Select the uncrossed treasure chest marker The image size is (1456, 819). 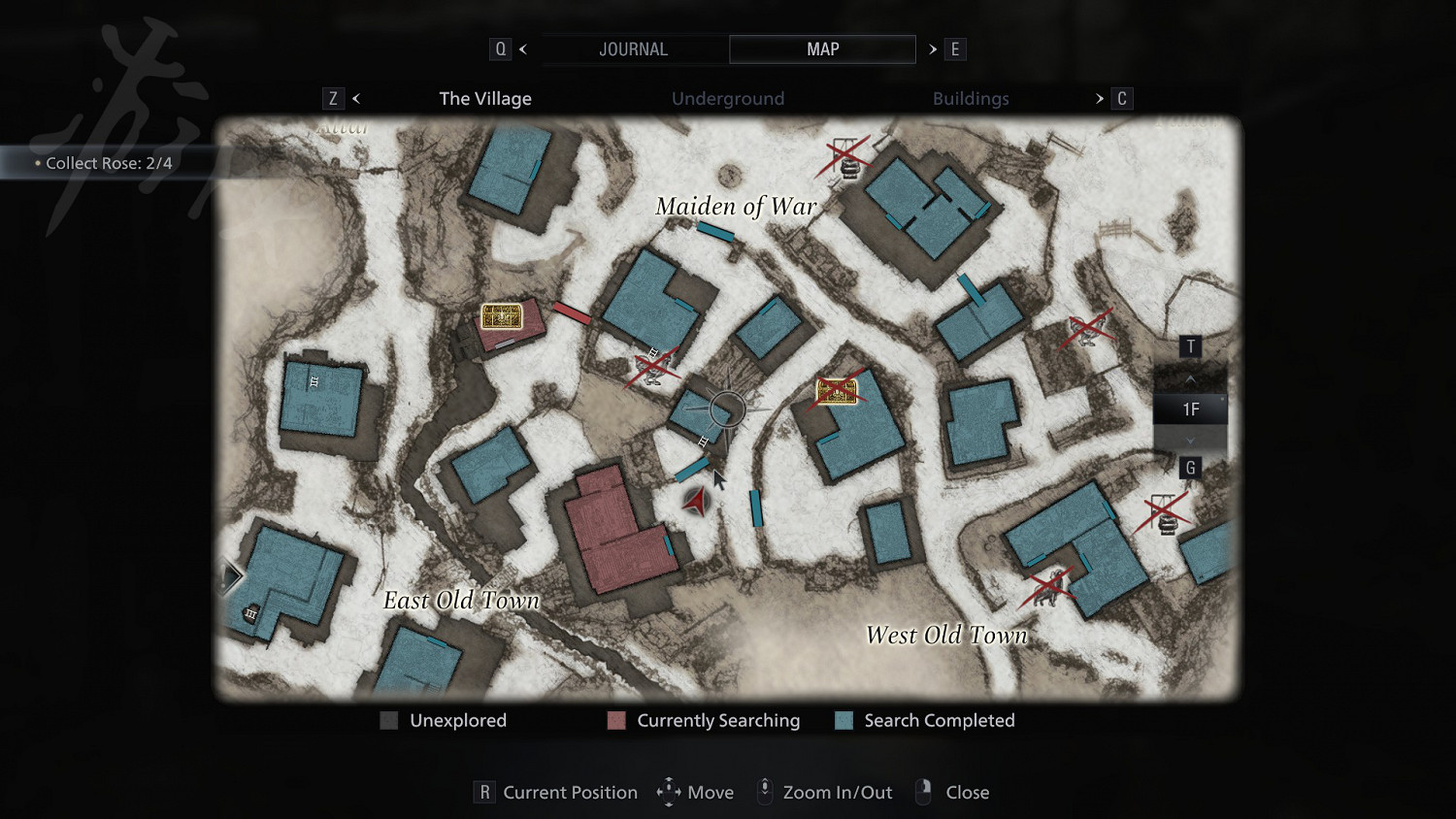pos(502,316)
